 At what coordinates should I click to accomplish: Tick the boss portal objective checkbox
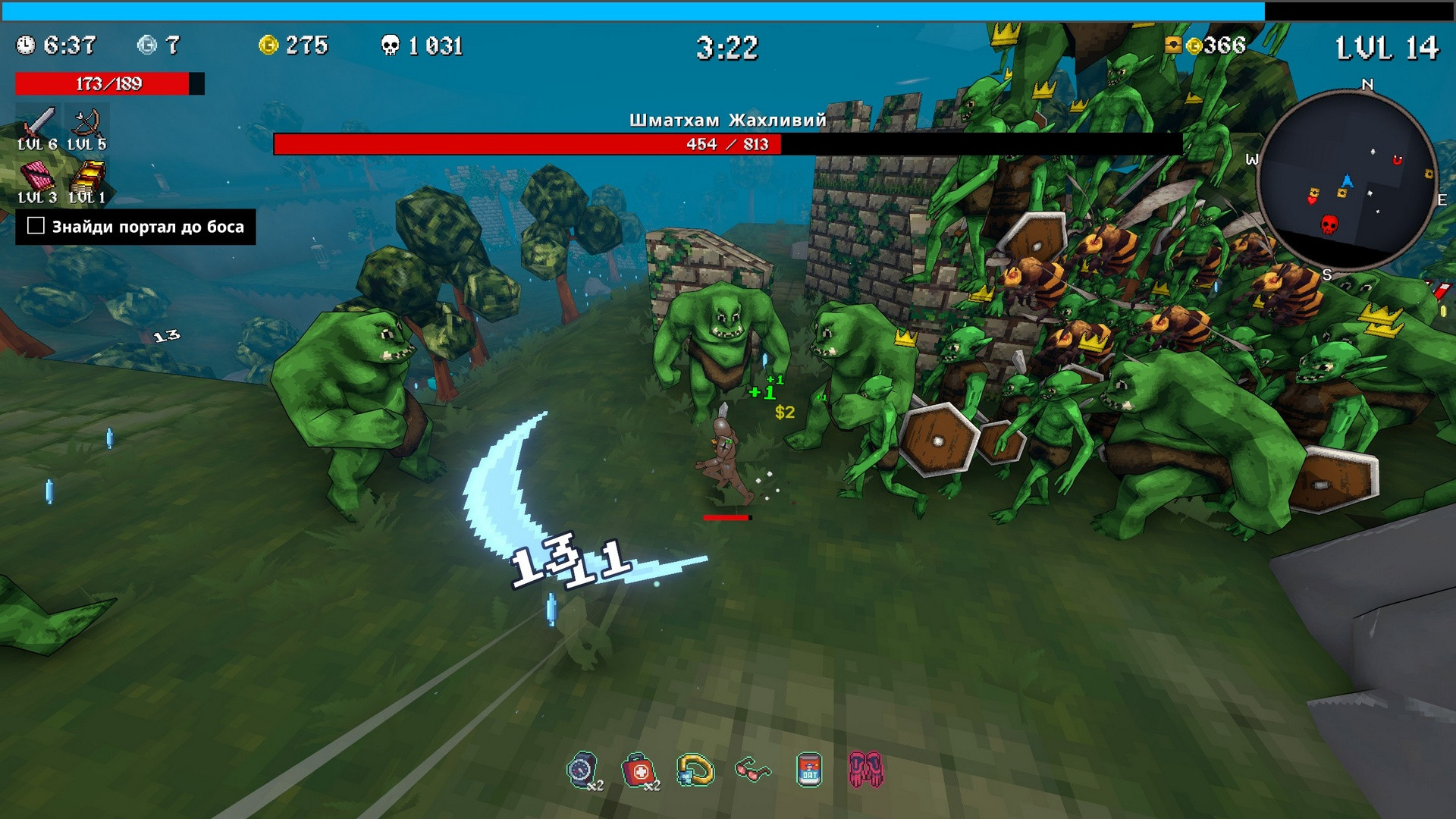pyautogui.click(x=36, y=226)
